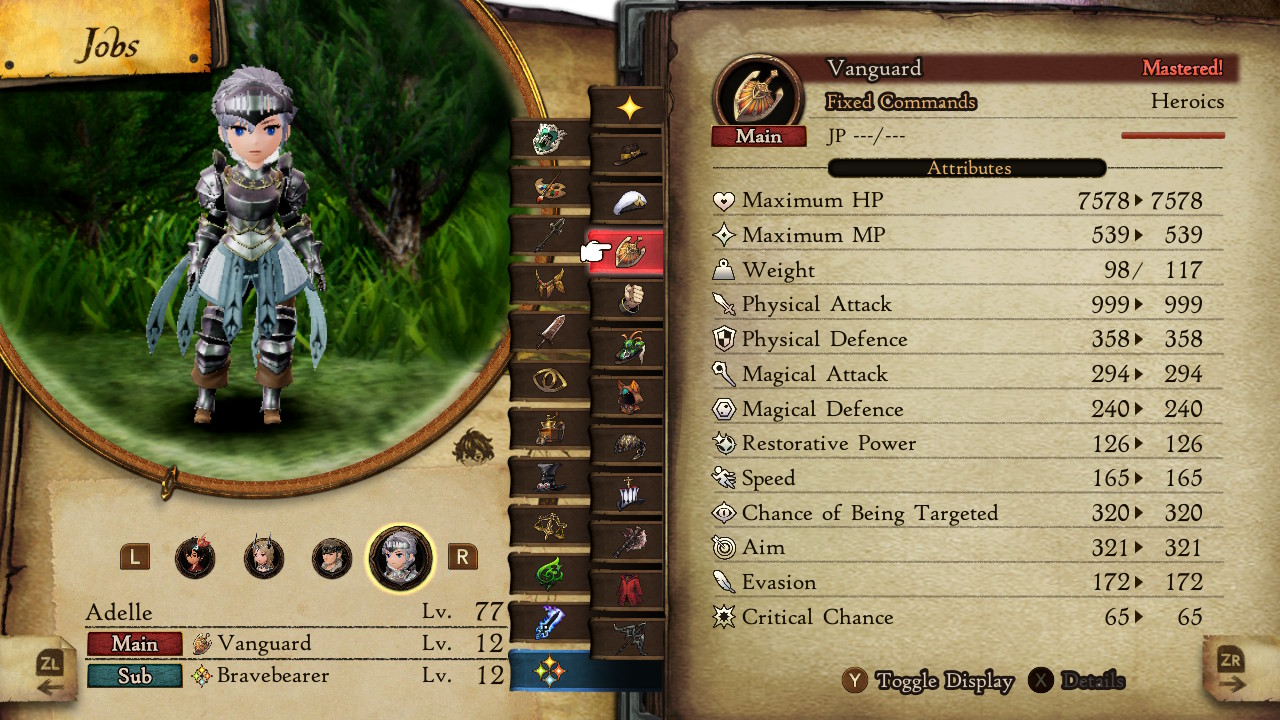Select the highlighted Vanguard shield job tab
The height and width of the screenshot is (720, 1280).
point(628,252)
